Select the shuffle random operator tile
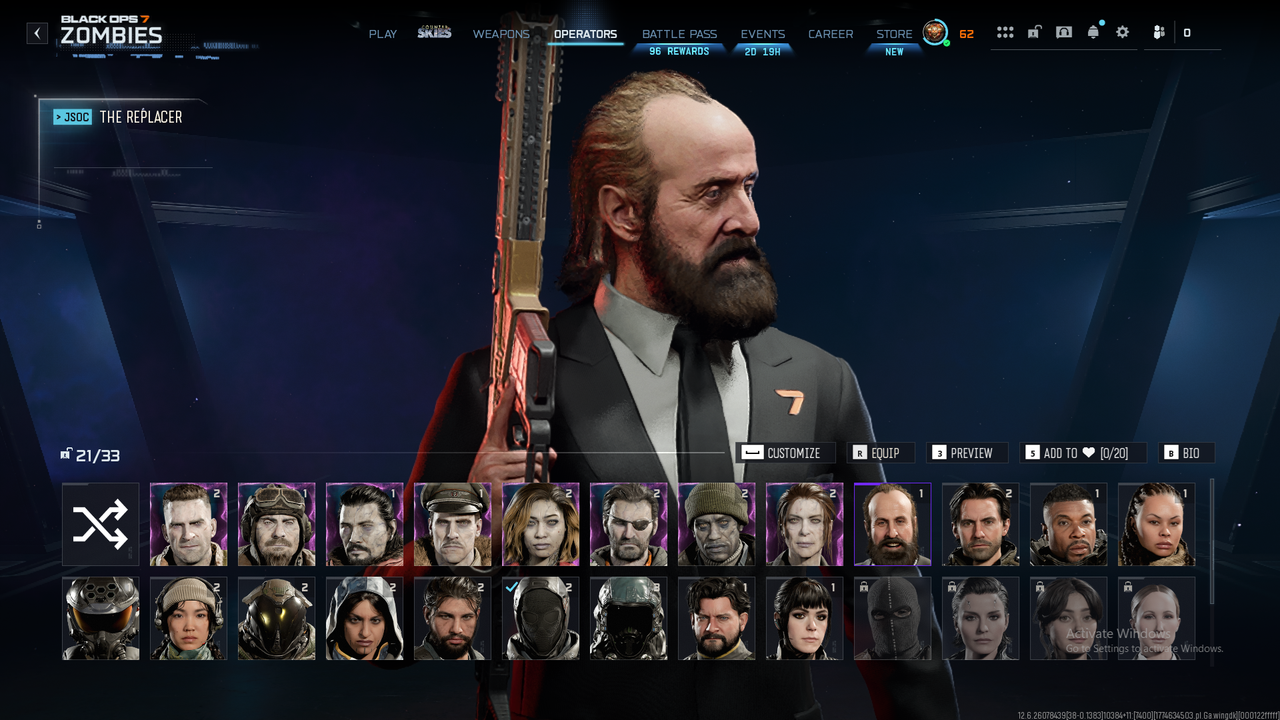The height and width of the screenshot is (720, 1280). tap(100, 524)
